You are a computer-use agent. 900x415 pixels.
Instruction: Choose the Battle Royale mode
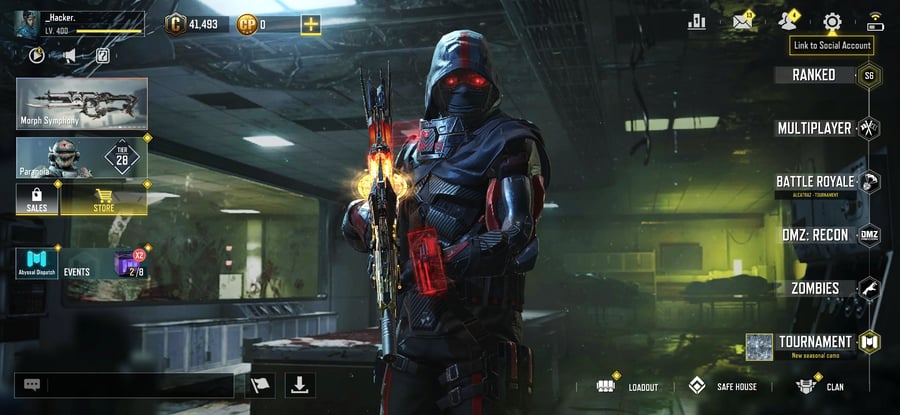coord(816,182)
